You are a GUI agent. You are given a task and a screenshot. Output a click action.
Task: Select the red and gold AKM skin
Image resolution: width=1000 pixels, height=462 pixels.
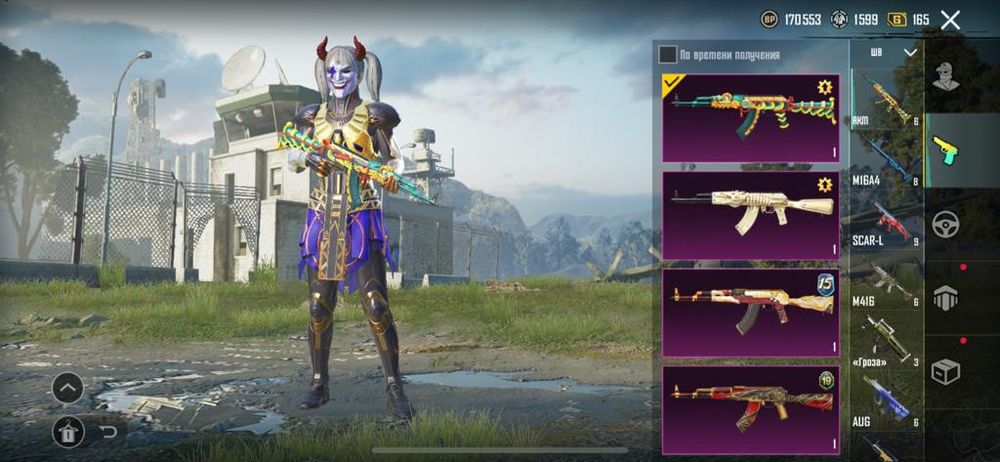[751, 409]
